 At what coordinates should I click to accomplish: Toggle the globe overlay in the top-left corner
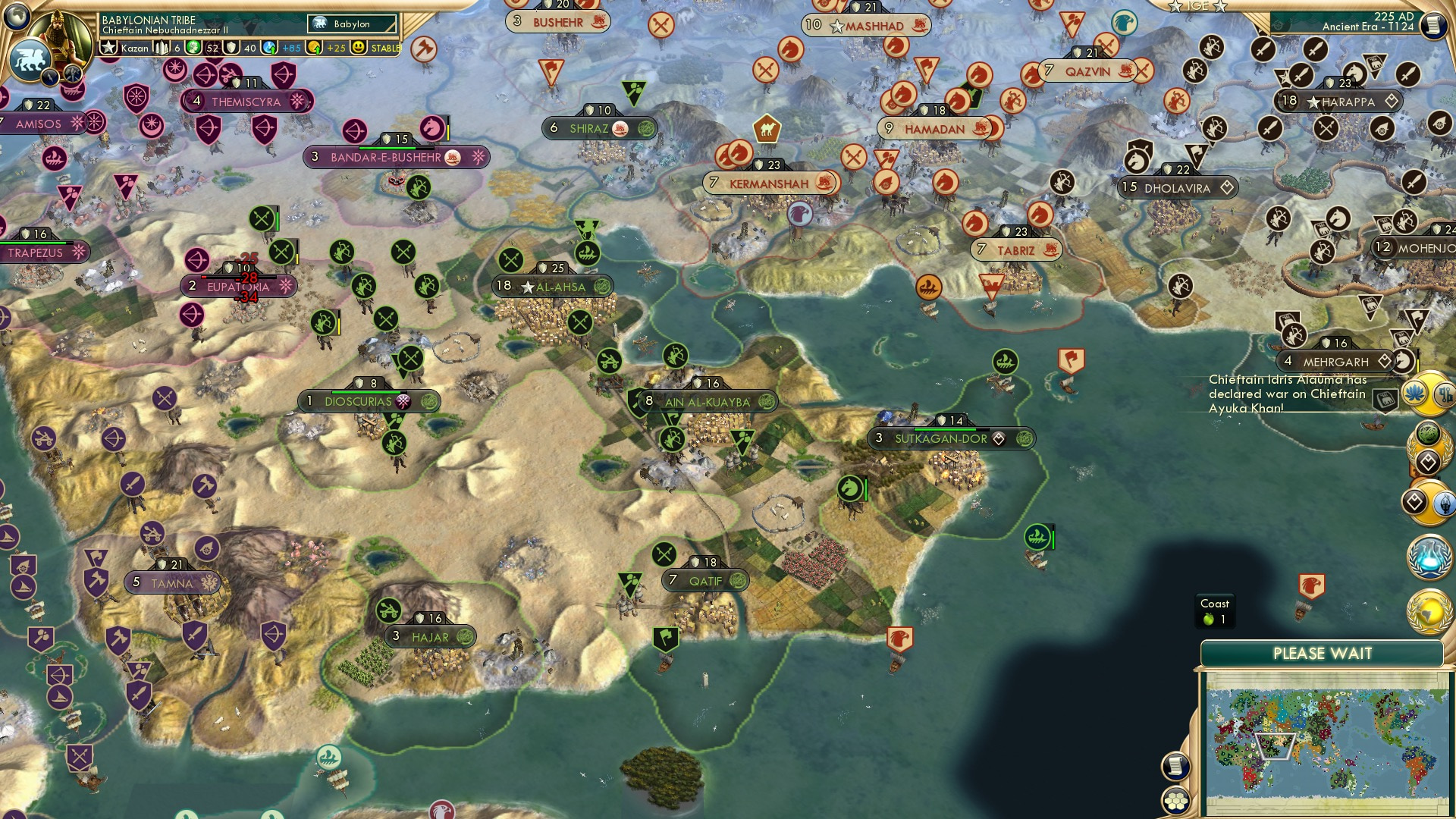point(17,14)
